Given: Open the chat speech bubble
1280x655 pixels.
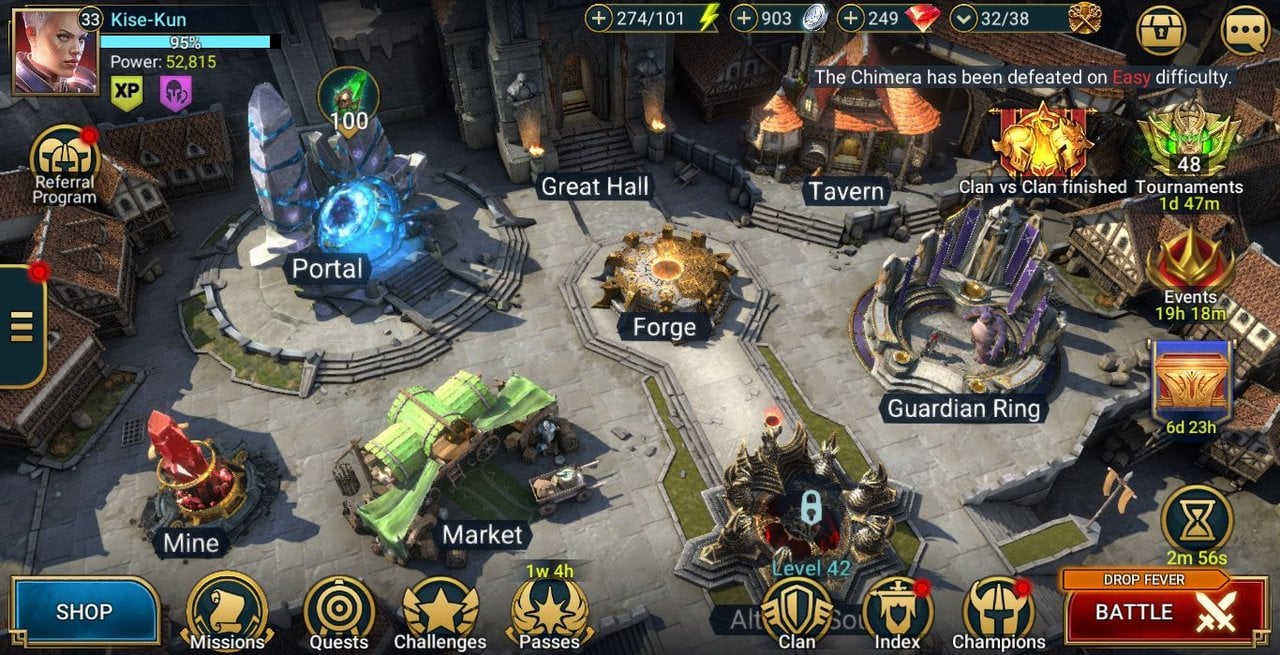Looking at the screenshot, I should 1246,32.
